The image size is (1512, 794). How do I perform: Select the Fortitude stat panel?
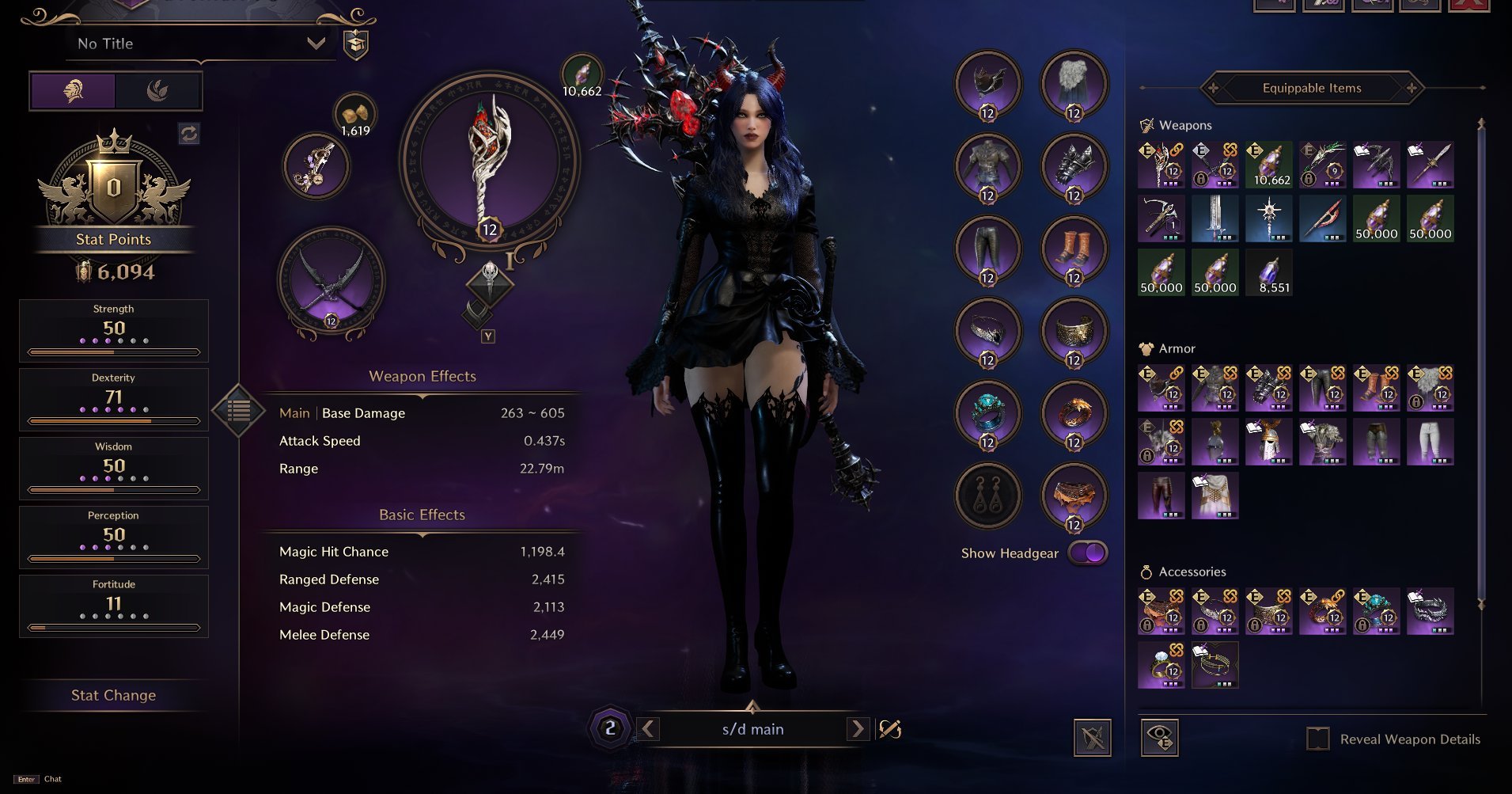coord(114,605)
